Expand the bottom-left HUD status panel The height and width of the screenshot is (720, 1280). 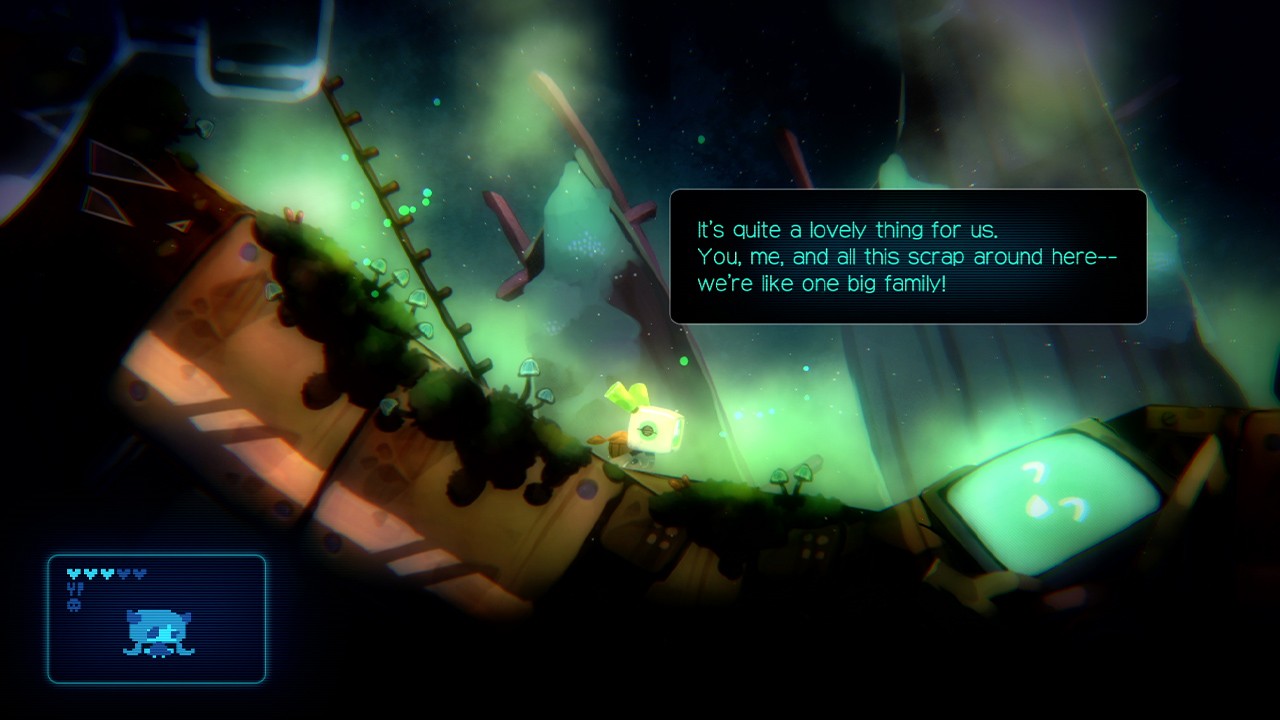[x=157, y=618]
